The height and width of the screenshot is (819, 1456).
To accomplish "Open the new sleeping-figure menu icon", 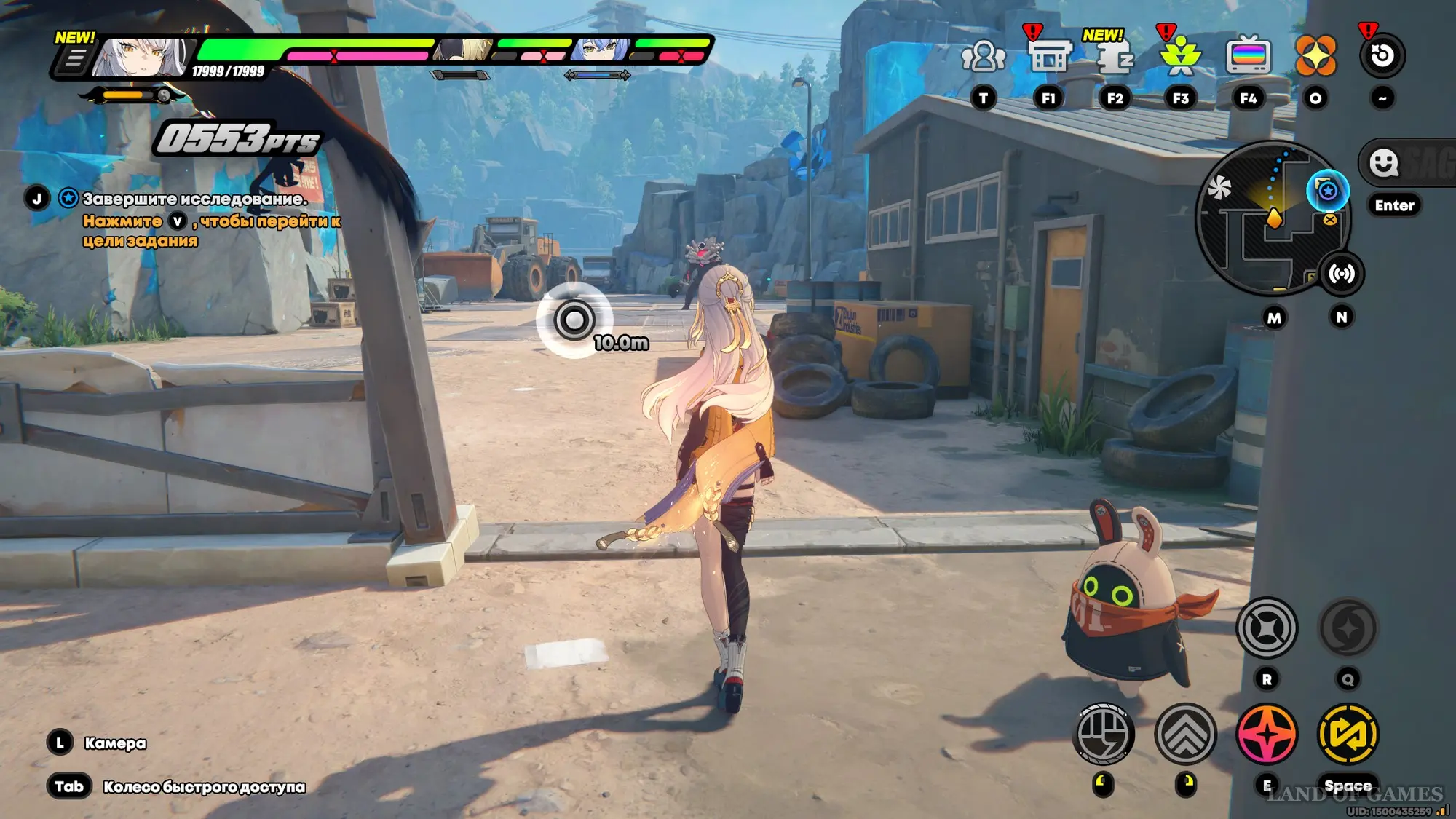I will 1115,57.
